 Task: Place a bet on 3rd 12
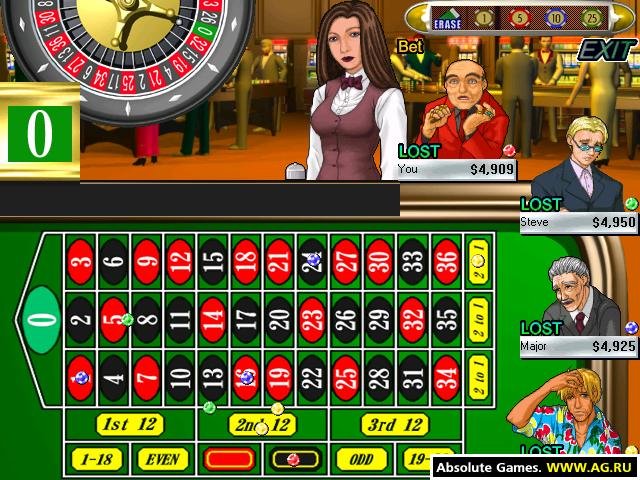point(394,424)
